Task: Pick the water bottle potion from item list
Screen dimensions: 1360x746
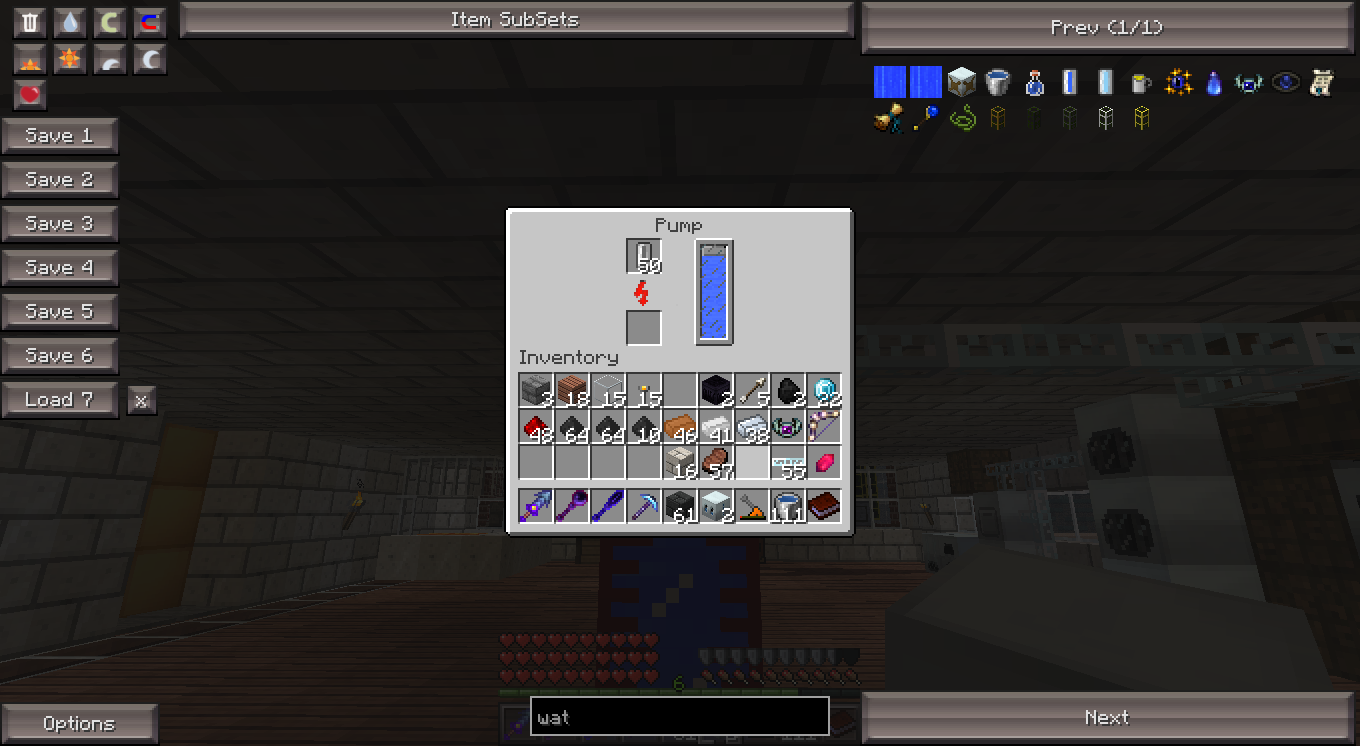Action: pos(1034,82)
